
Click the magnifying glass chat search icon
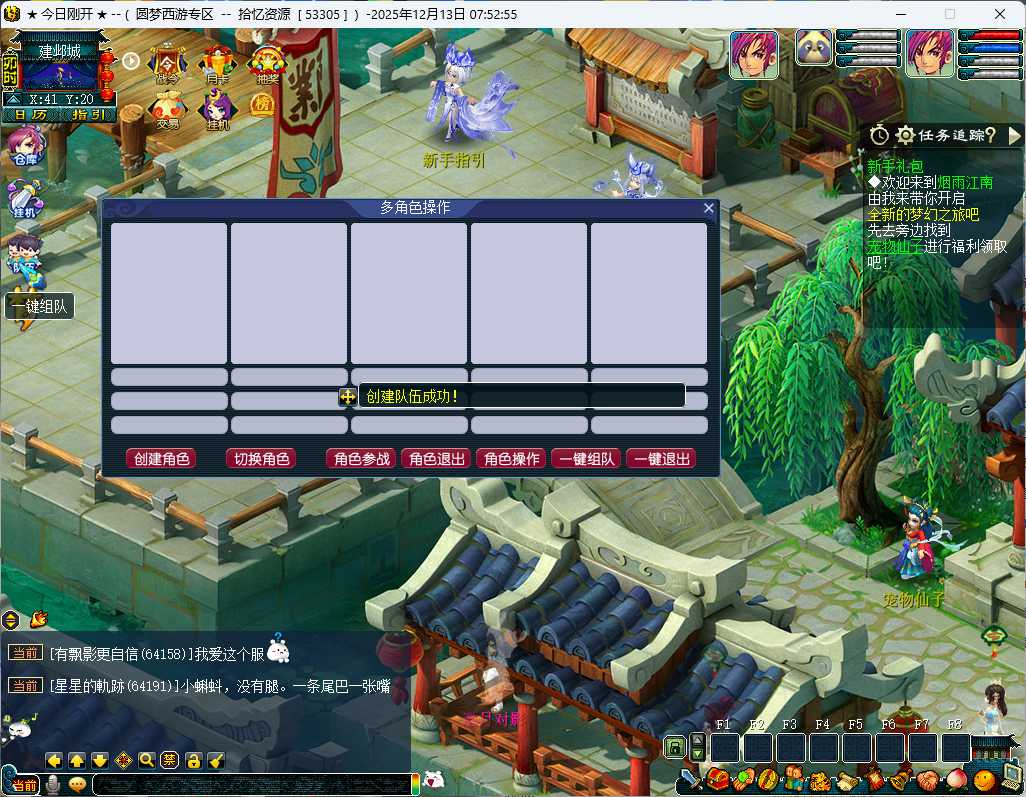(147, 760)
